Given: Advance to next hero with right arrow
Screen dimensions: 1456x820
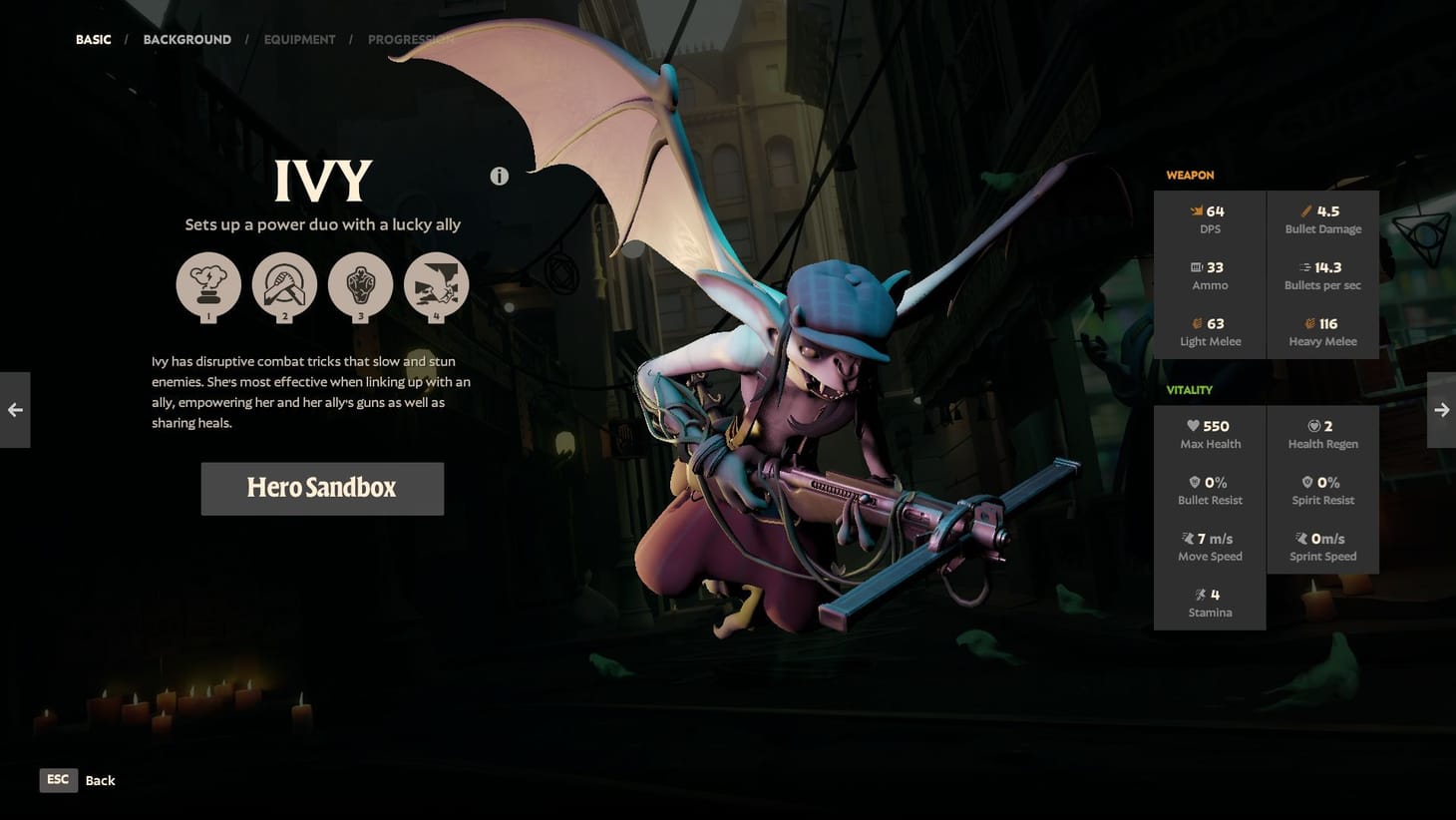Looking at the screenshot, I should tap(1441, 409).
